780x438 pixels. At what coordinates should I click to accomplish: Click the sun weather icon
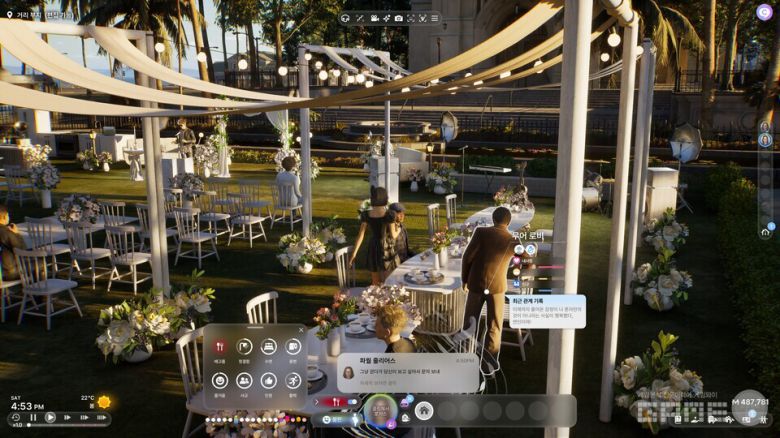[104, 402]
